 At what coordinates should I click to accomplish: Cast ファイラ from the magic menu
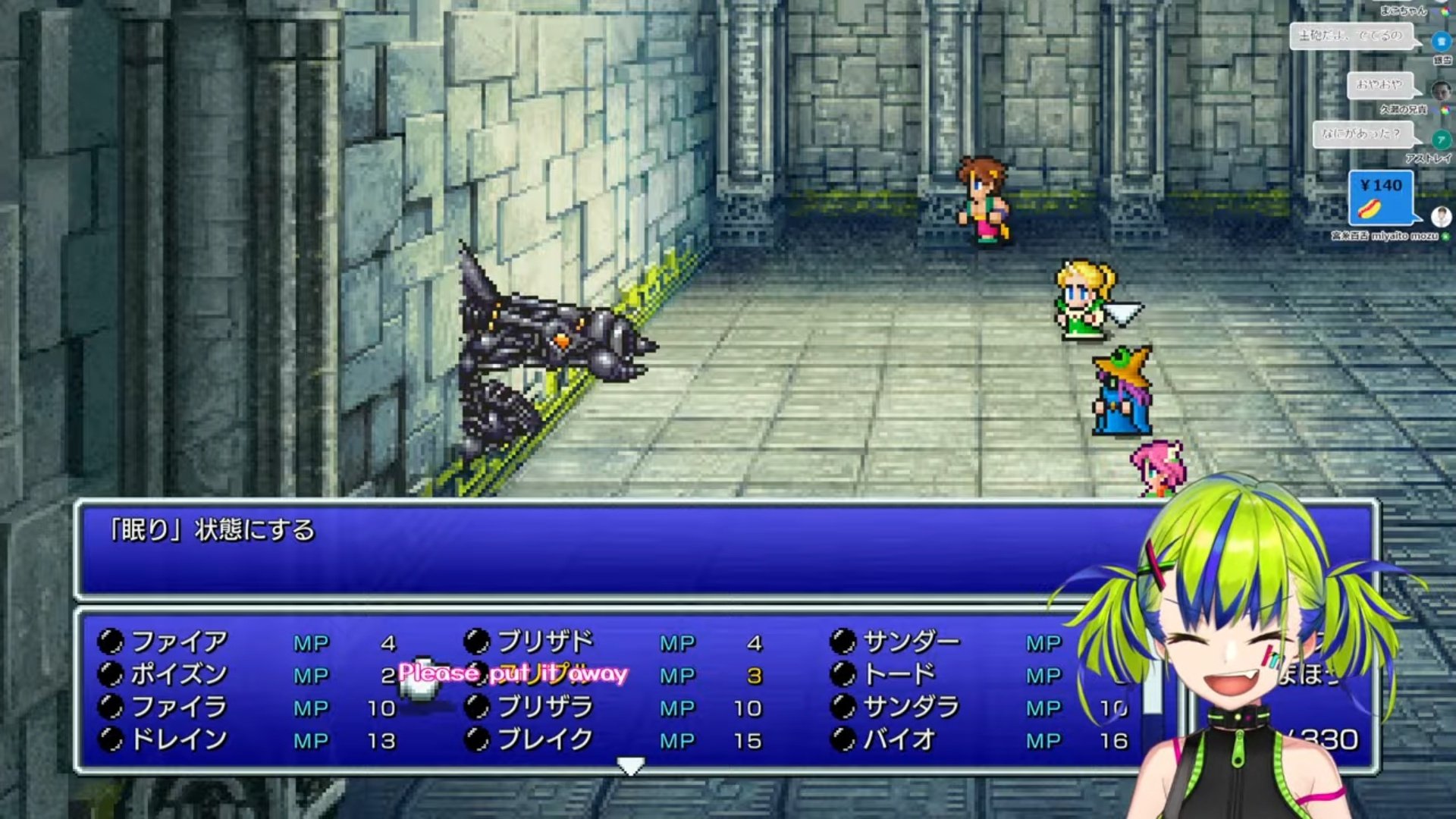click(x=179, y=707)
